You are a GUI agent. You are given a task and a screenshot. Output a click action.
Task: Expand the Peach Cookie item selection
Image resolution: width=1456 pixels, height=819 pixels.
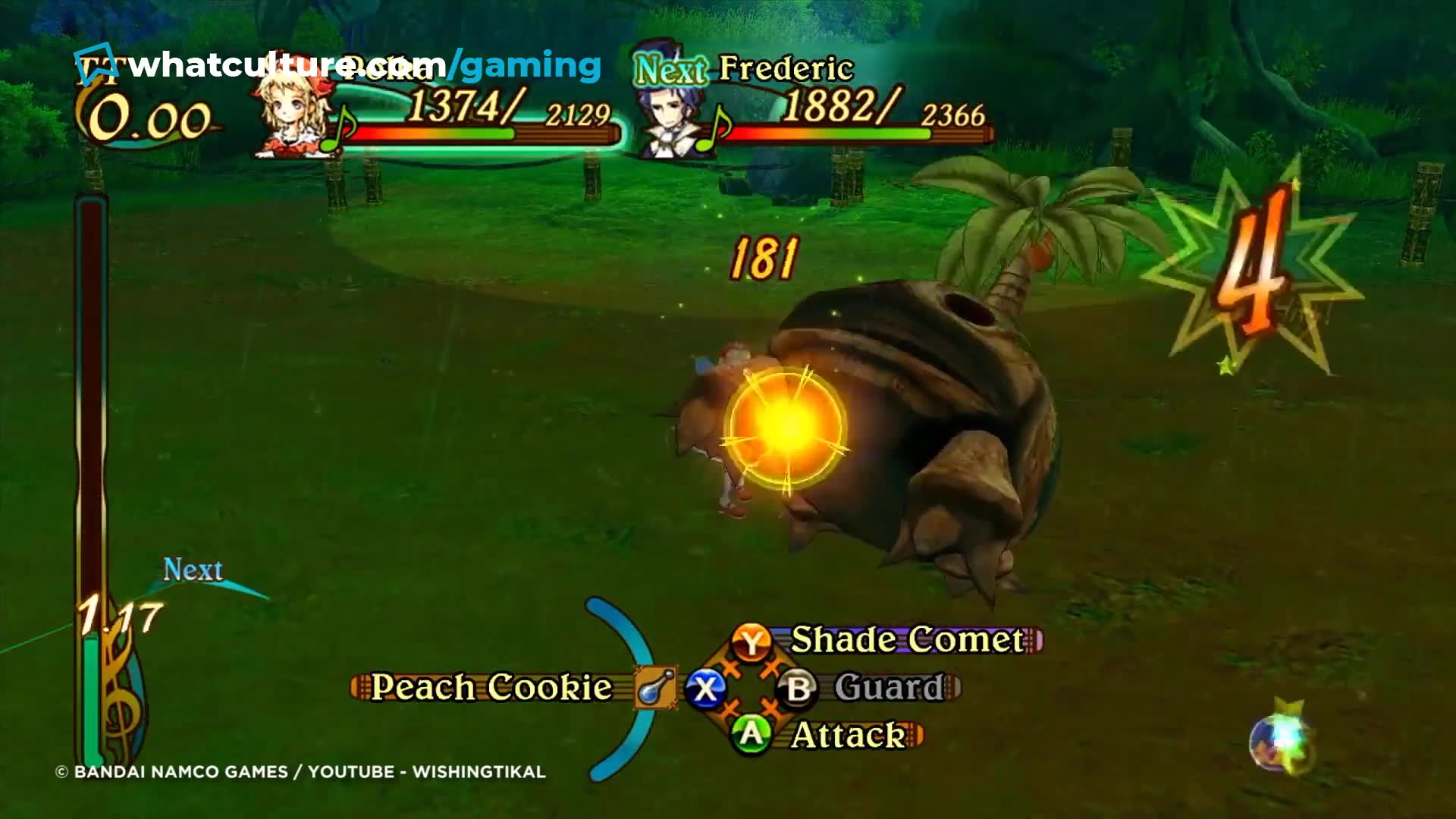coord(493,687)
